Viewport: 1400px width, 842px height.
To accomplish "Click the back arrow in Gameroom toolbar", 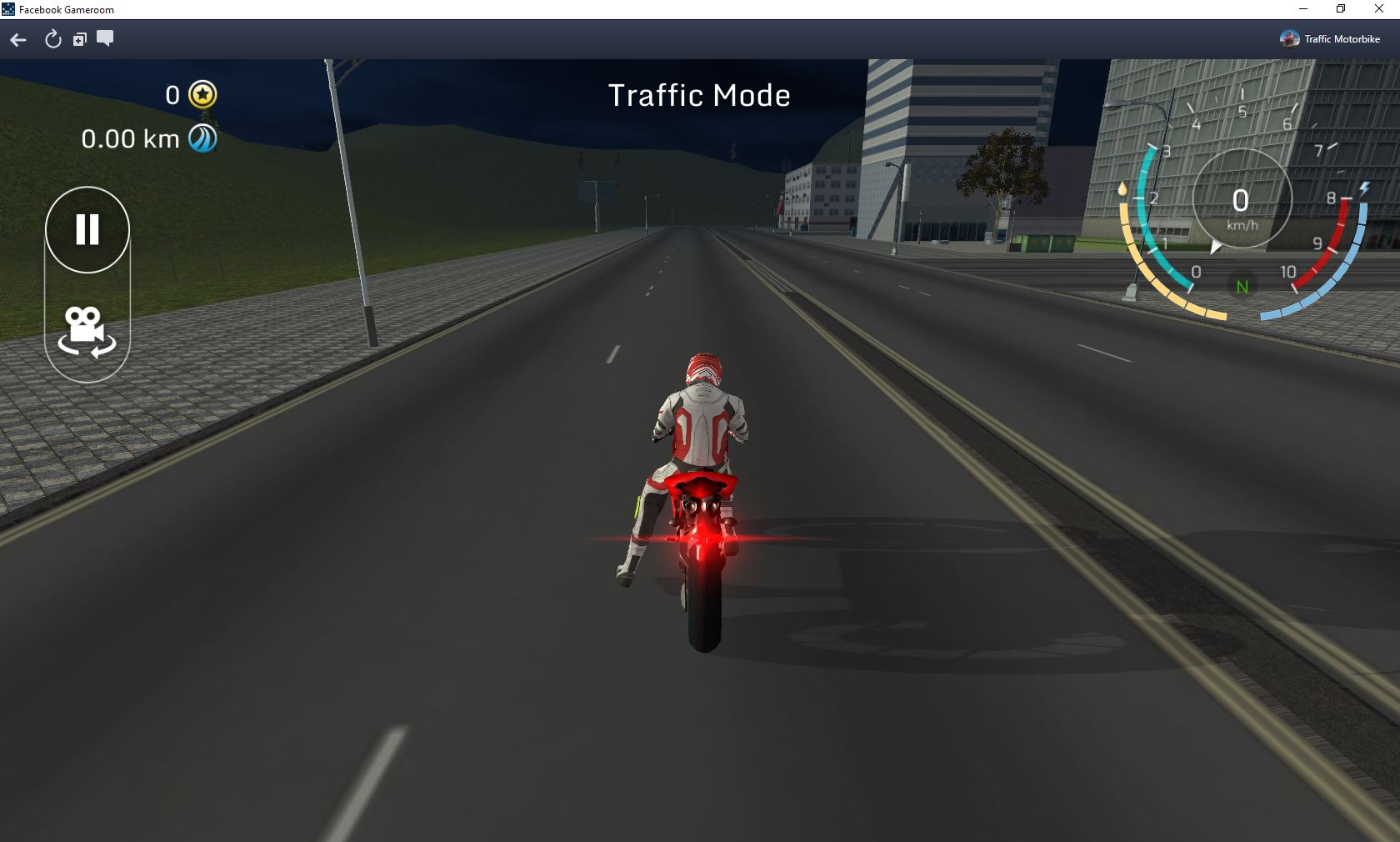I will 17,39.
